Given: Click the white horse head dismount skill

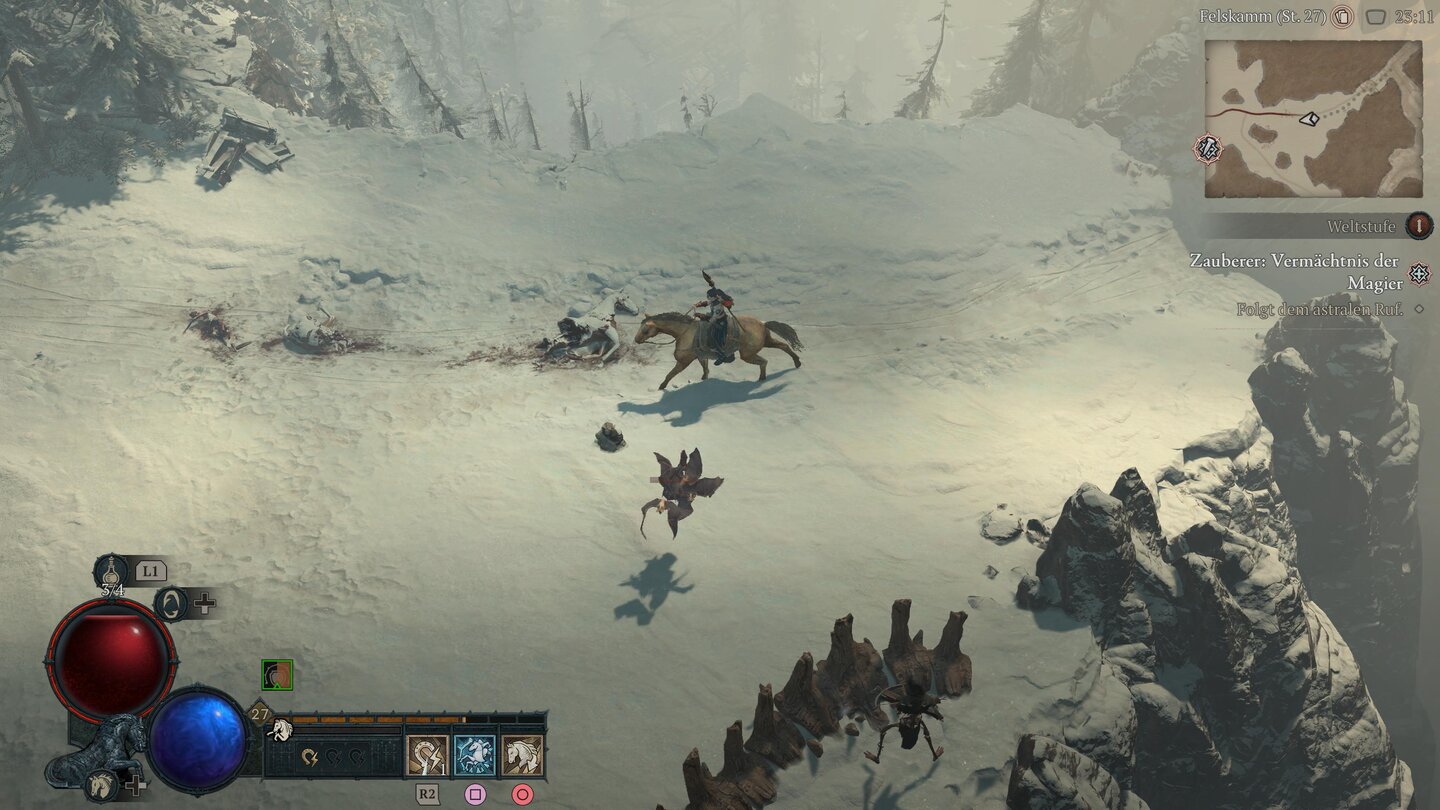Looking at the screenshot, I should click(x=522, y=755).
